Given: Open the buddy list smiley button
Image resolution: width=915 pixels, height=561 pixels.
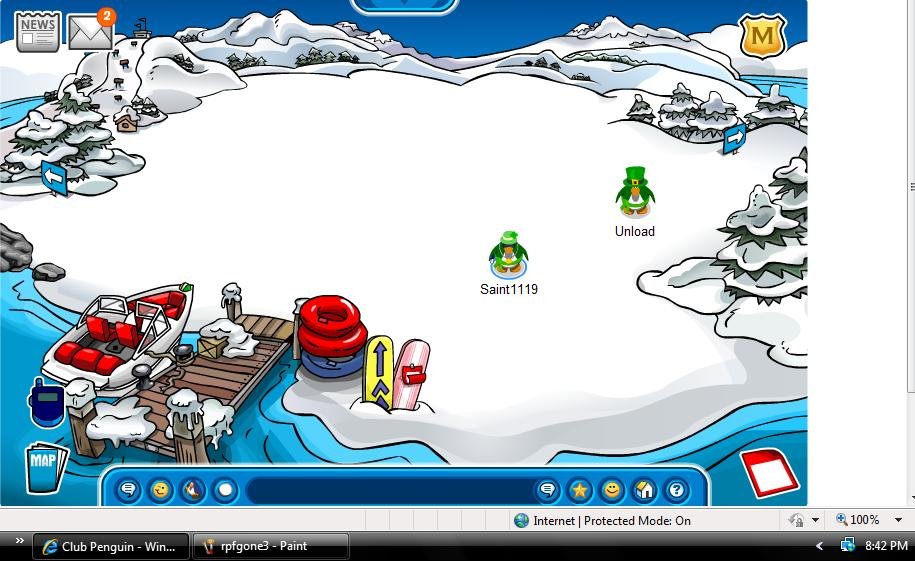Looking at the screenshot, I should click(612, 490).
